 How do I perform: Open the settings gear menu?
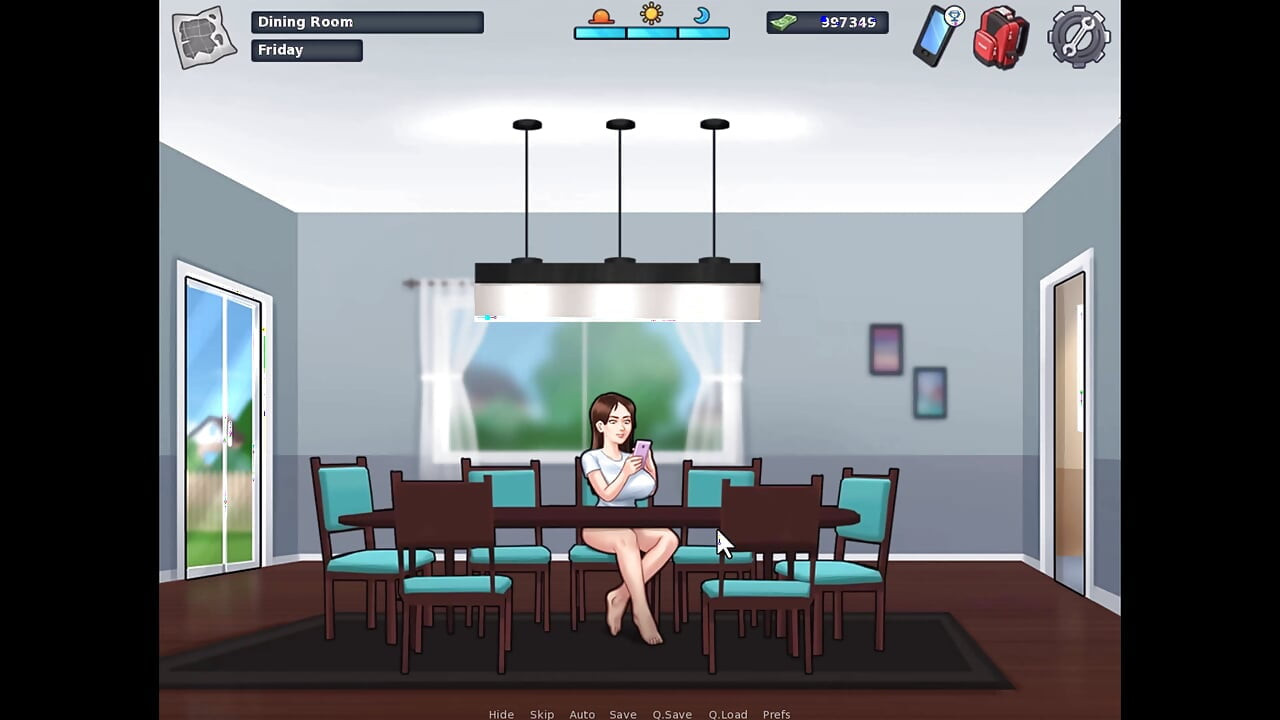(x=1077, y=38)
